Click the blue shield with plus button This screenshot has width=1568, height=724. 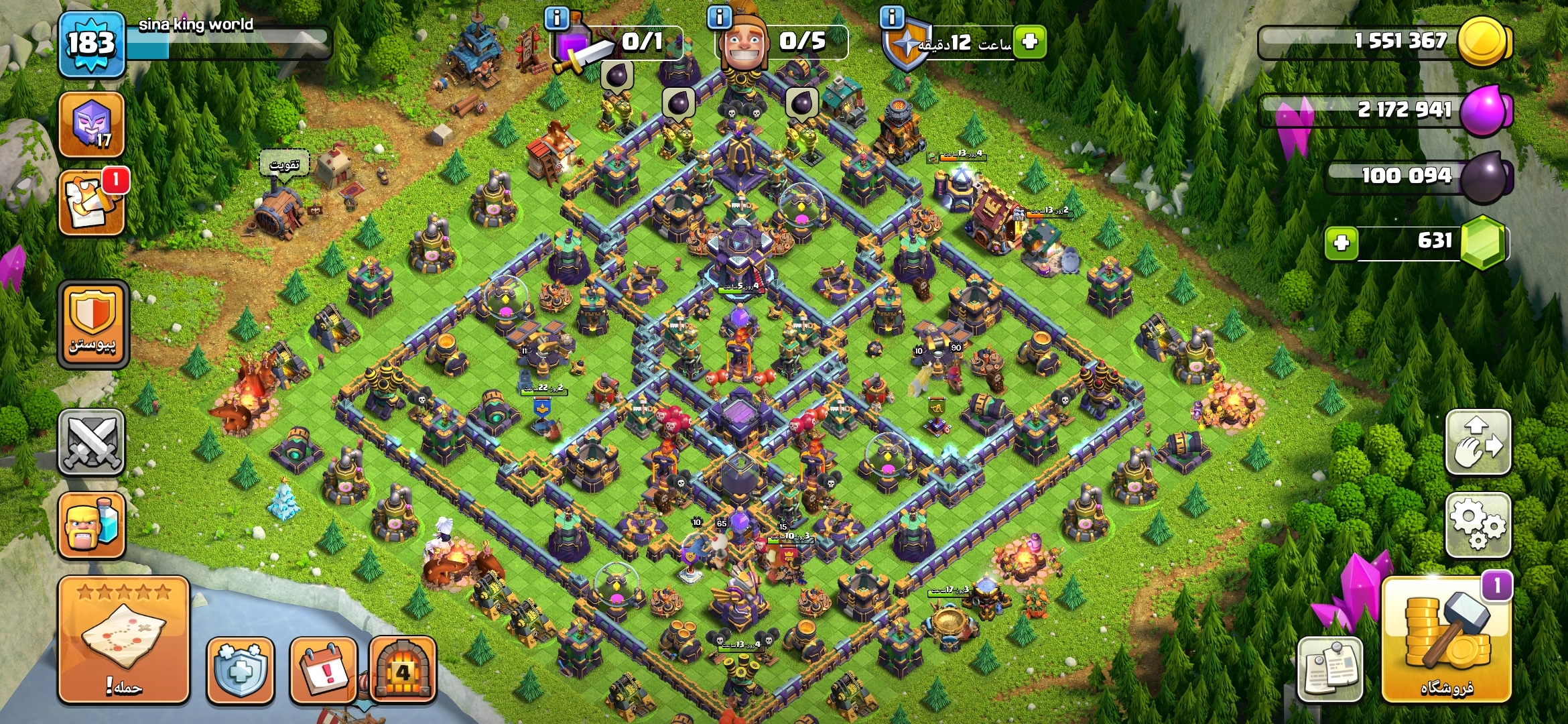point(241,670)
